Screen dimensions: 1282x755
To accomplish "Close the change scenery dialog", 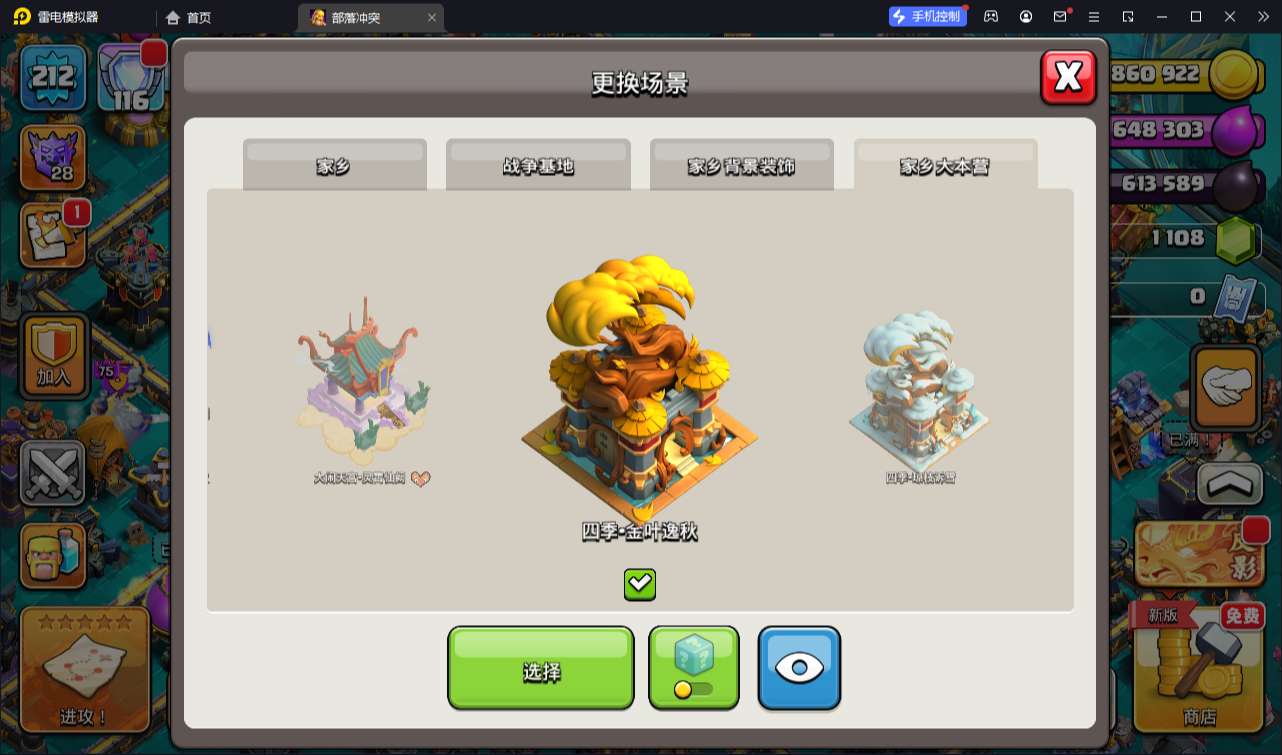I will point(1068,77).
